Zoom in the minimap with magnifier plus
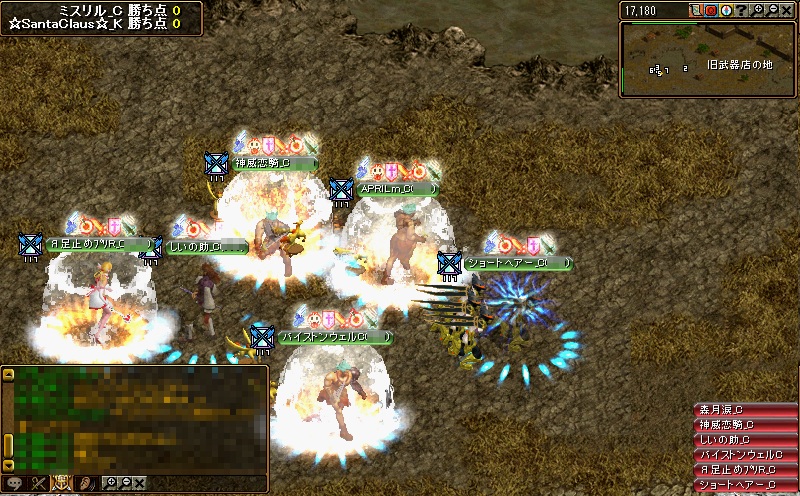Image resolution: width=800 pixels, height=496 pixels. 759,10
